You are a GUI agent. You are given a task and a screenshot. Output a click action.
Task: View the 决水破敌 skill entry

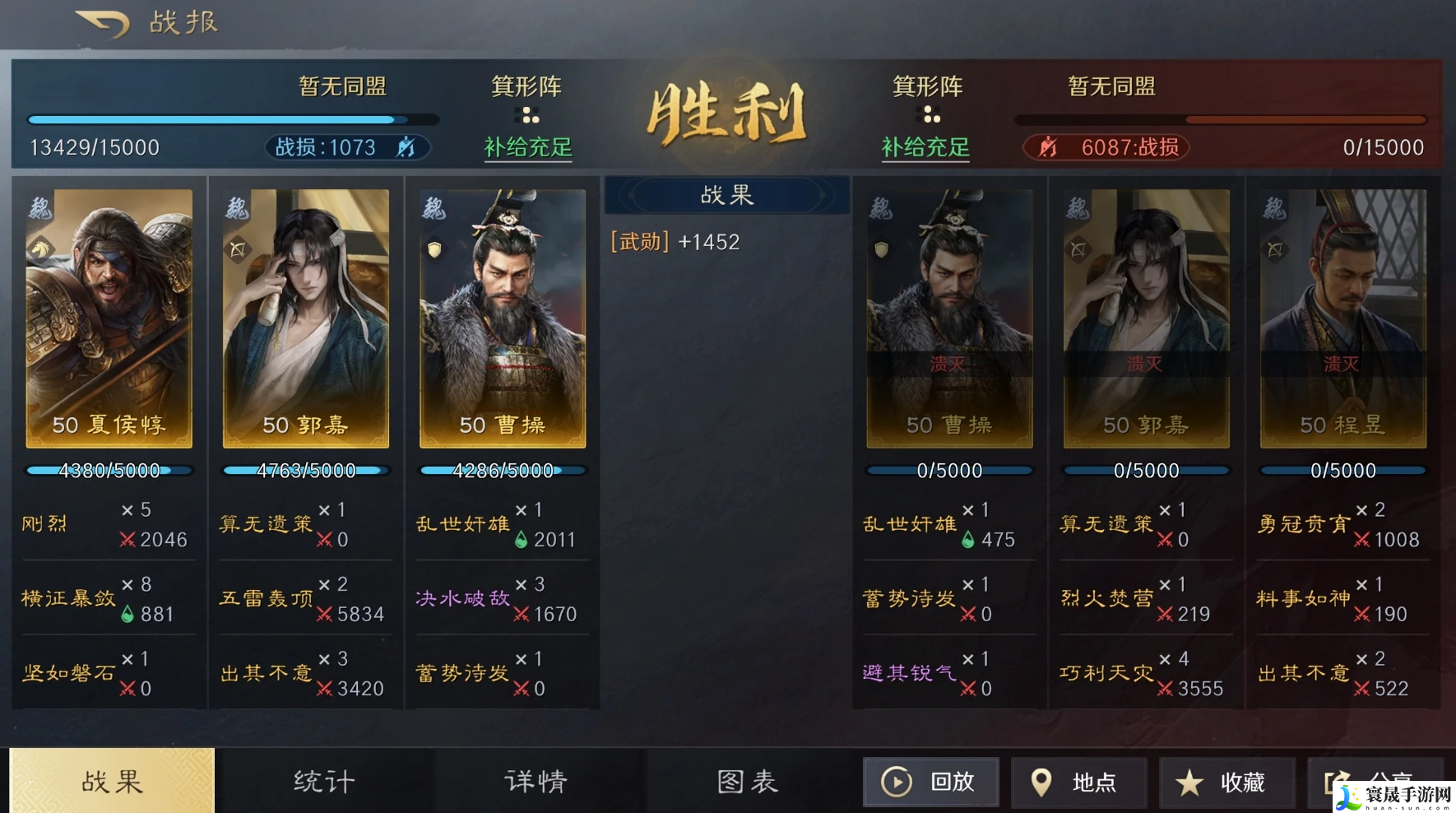463,598
